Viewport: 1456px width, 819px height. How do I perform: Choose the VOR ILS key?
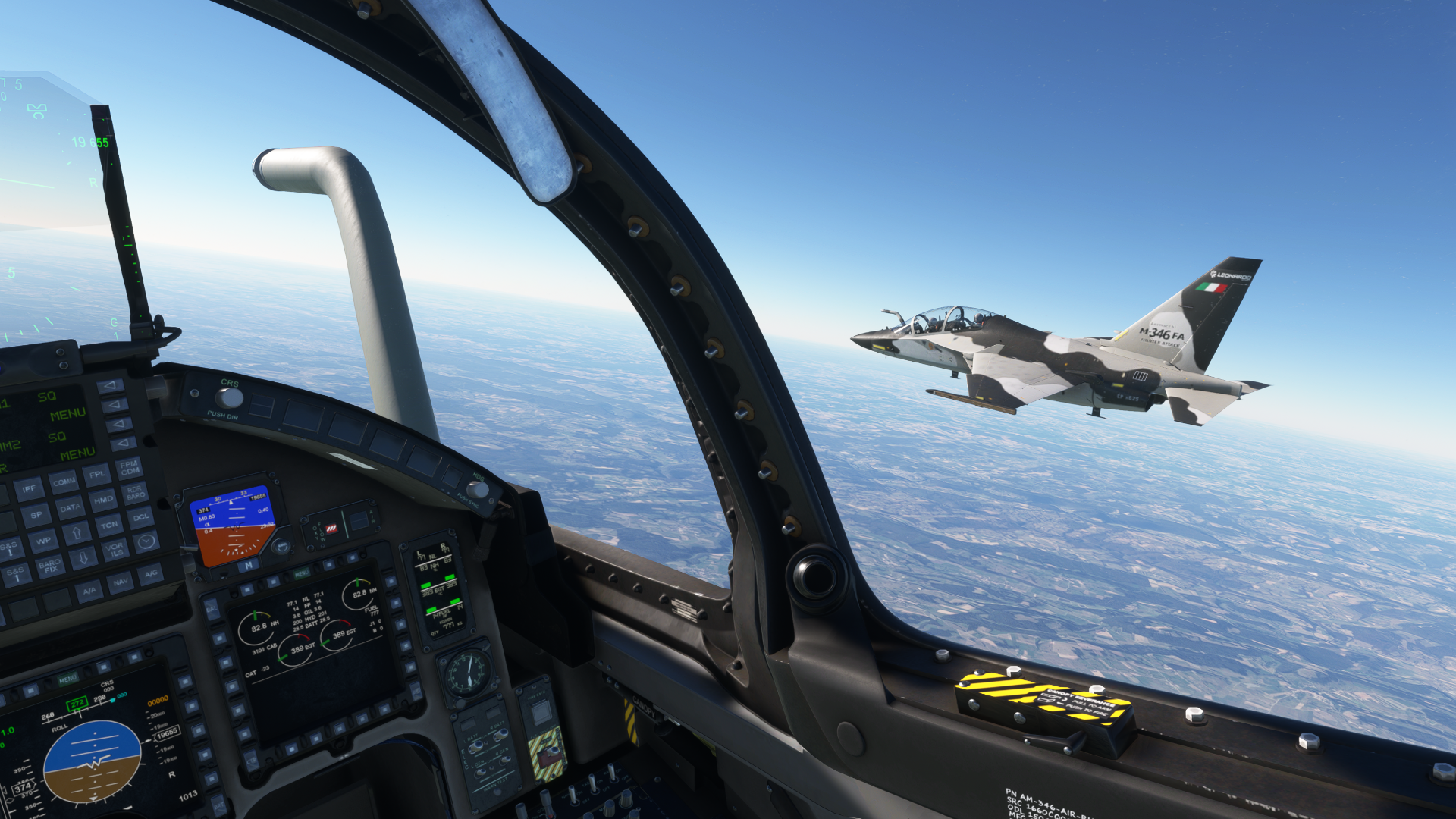point(115,549)
